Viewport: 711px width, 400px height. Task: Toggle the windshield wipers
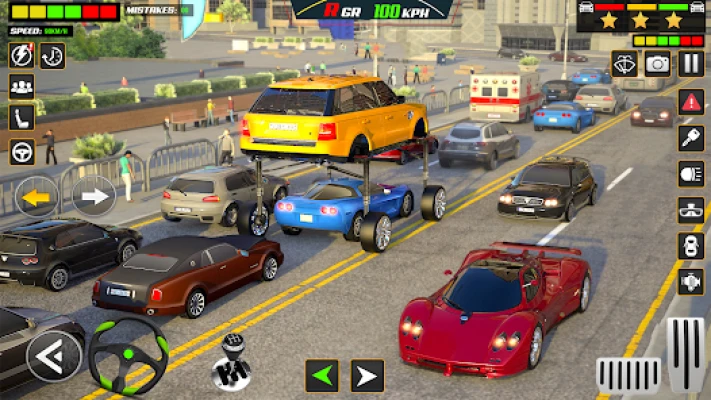[624, 64]
